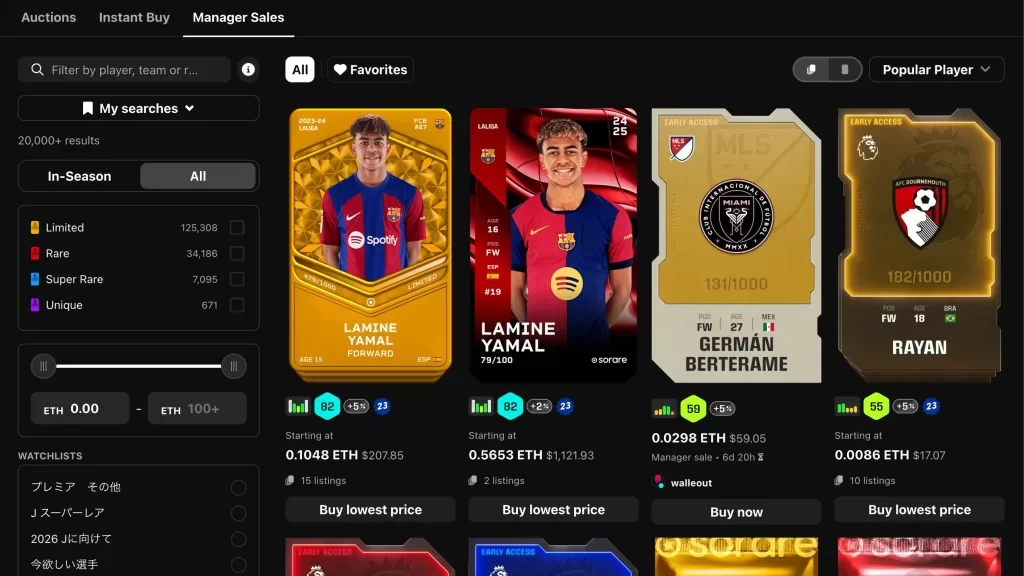
Task: Open the Popular Player sort dropdown
Action: click(936, 70)
